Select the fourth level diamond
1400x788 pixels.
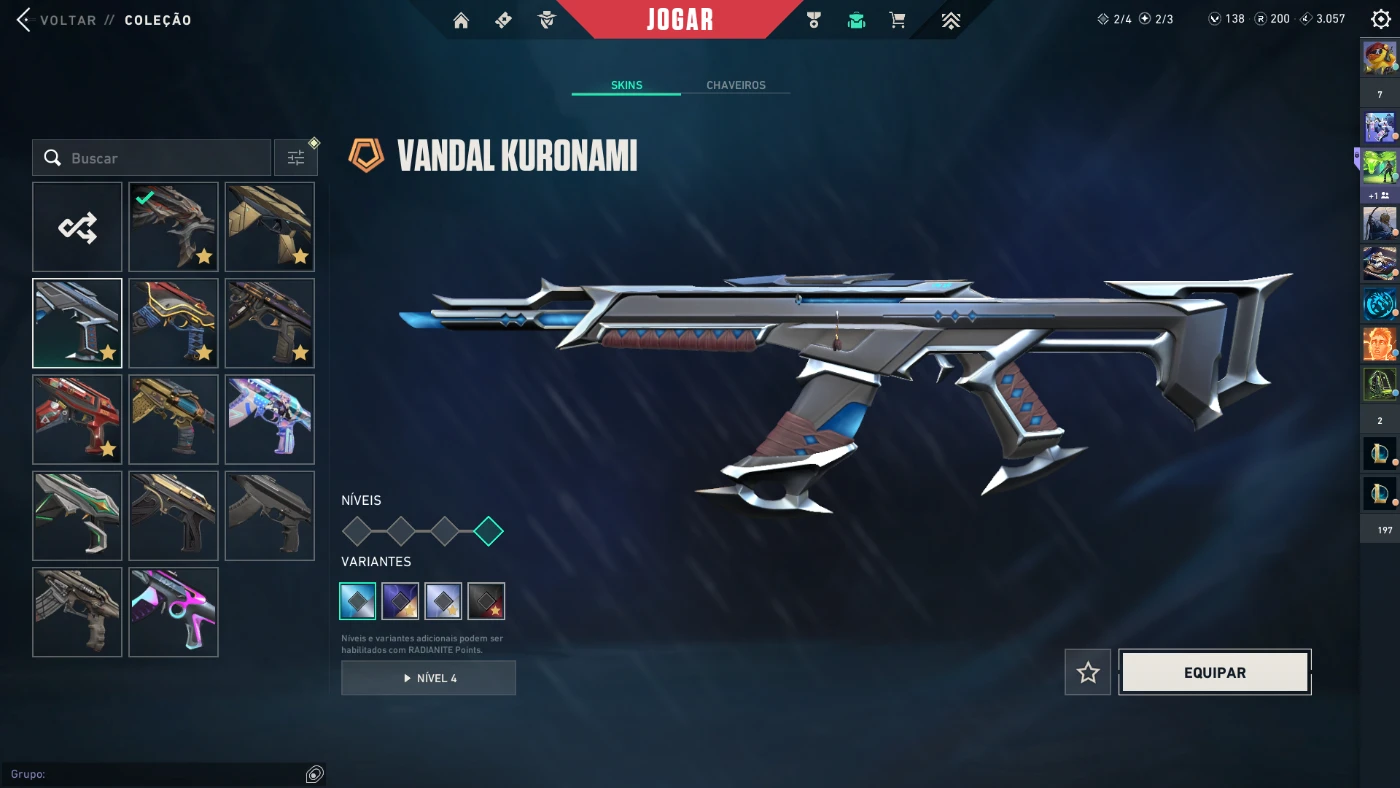[x=488, y=531]
